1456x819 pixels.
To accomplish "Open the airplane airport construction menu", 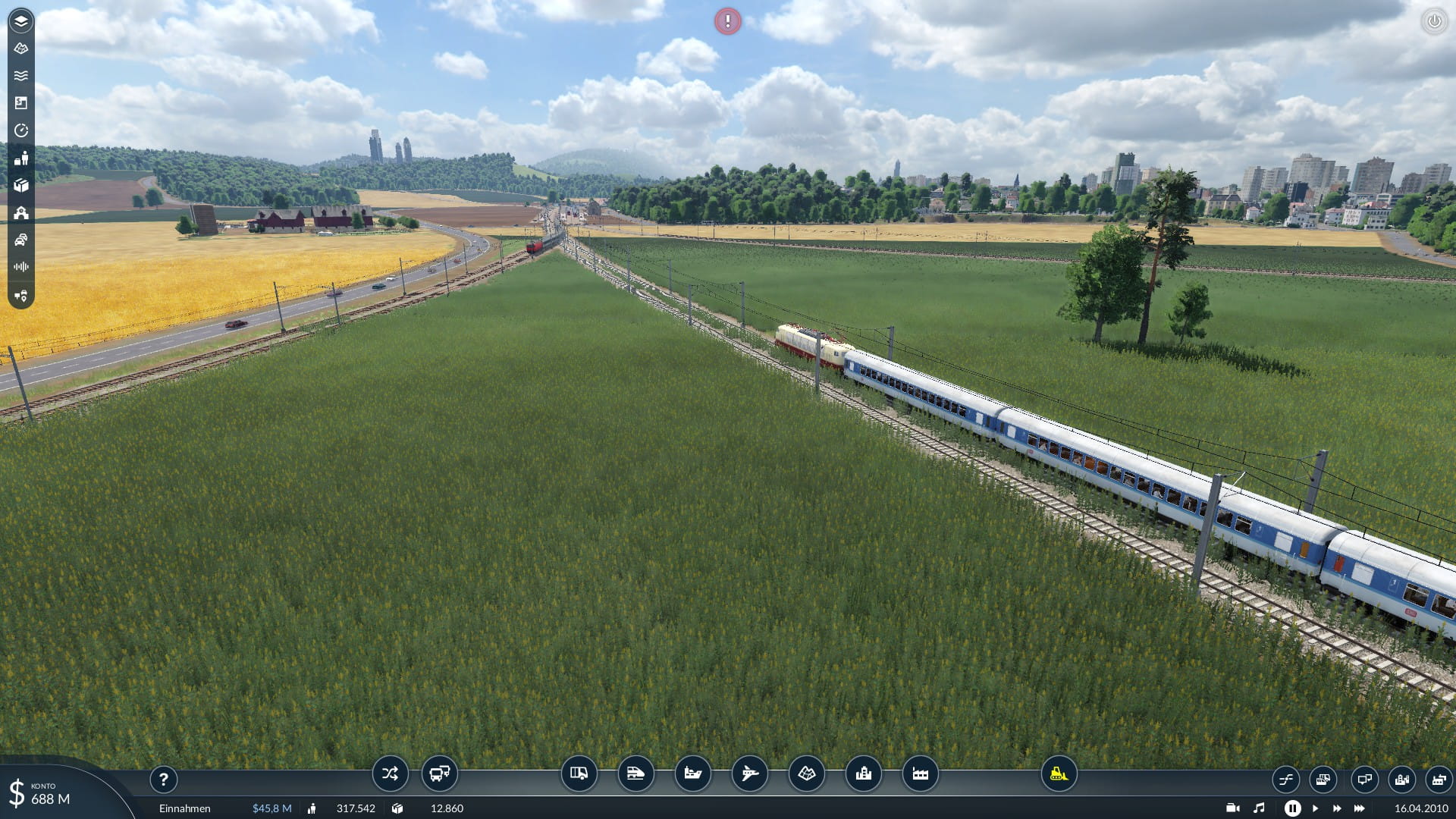I will (749, 773).
